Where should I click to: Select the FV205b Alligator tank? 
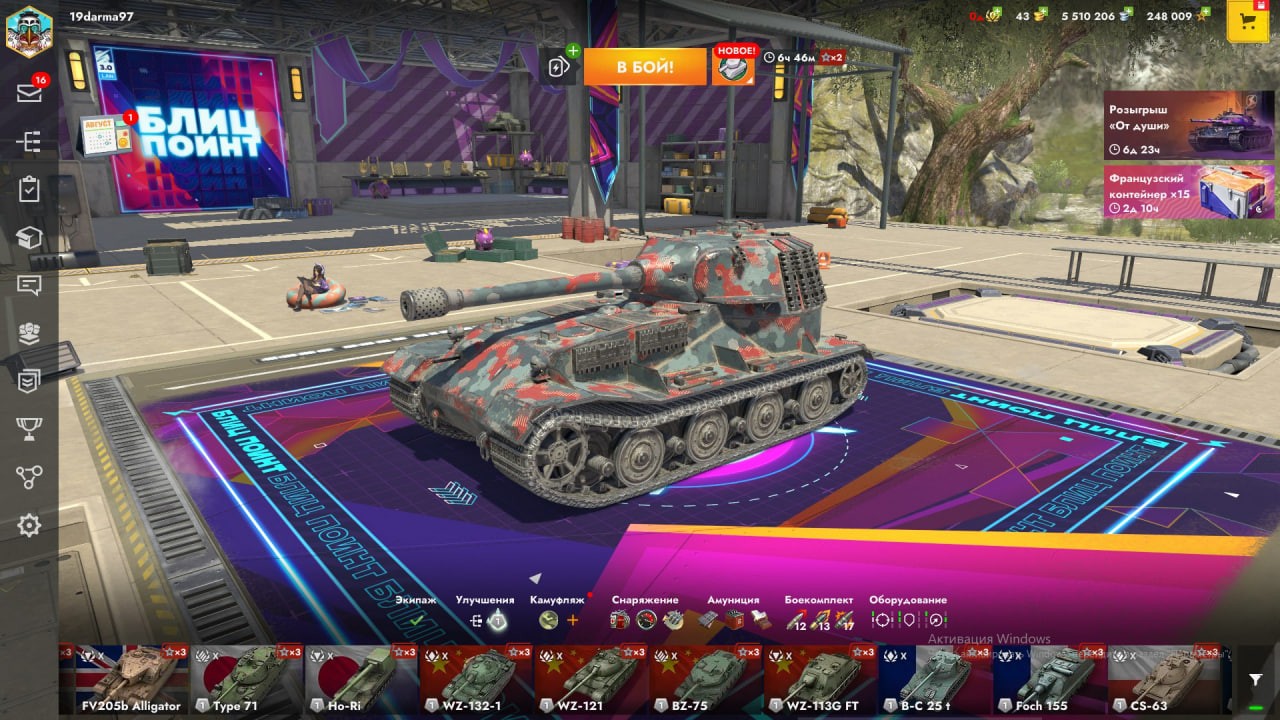tap(124, 678)
